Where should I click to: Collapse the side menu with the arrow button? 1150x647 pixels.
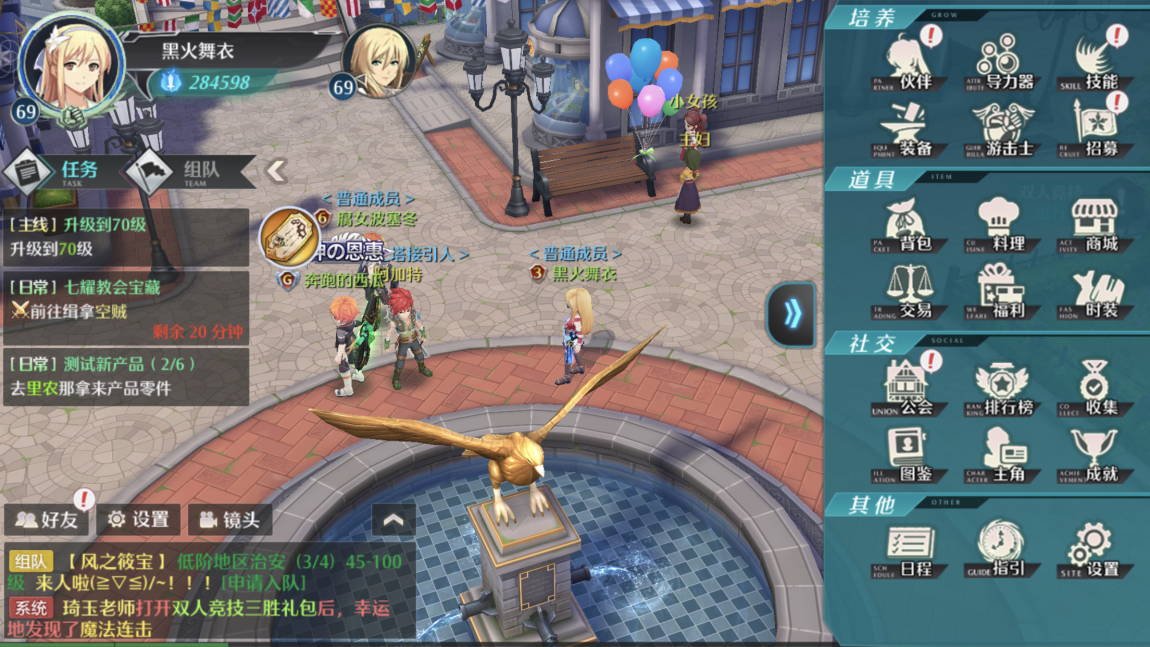click(792, 314)
